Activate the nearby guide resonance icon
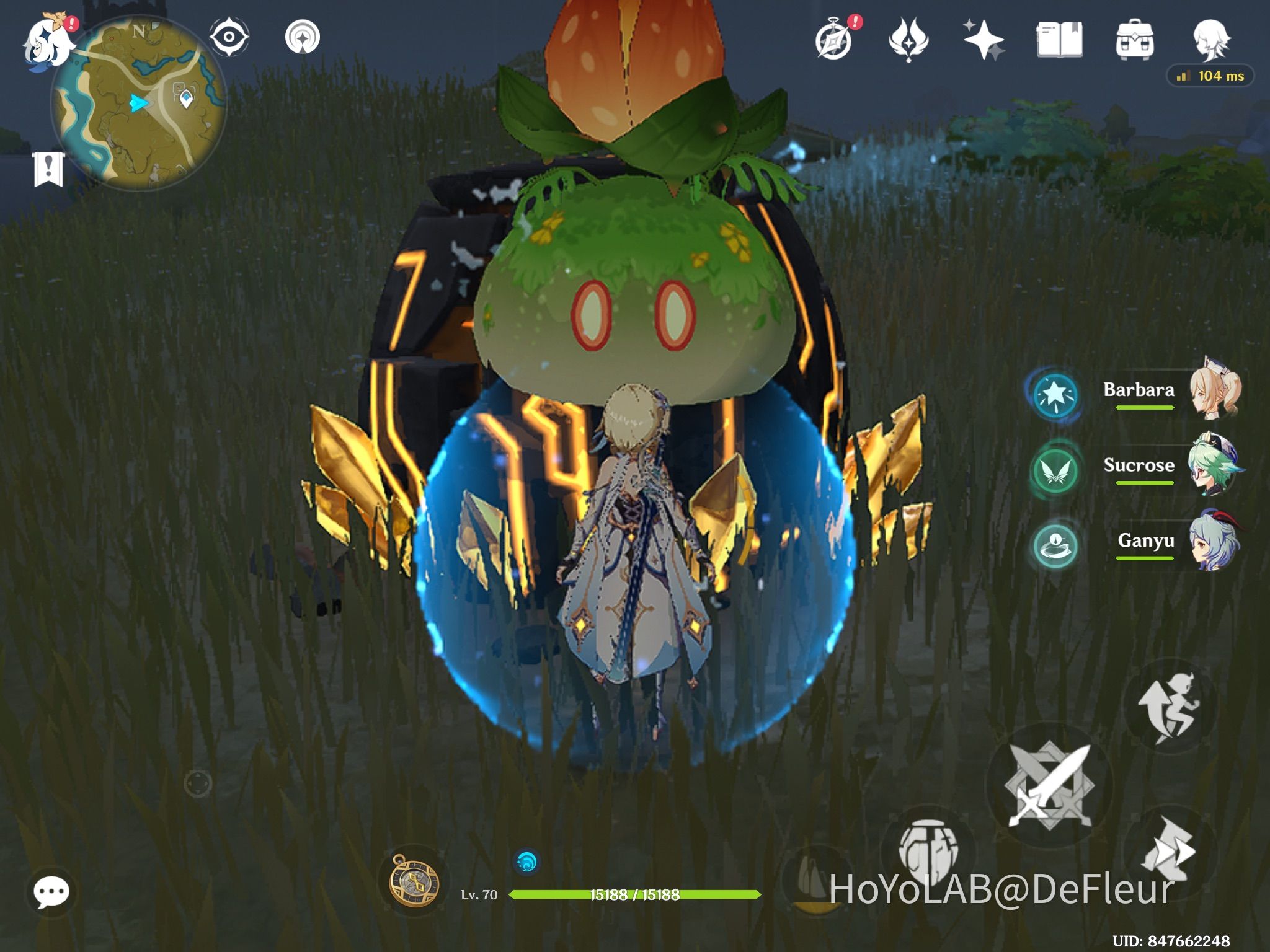This screenshot has height=952, width=1270. 302,36
